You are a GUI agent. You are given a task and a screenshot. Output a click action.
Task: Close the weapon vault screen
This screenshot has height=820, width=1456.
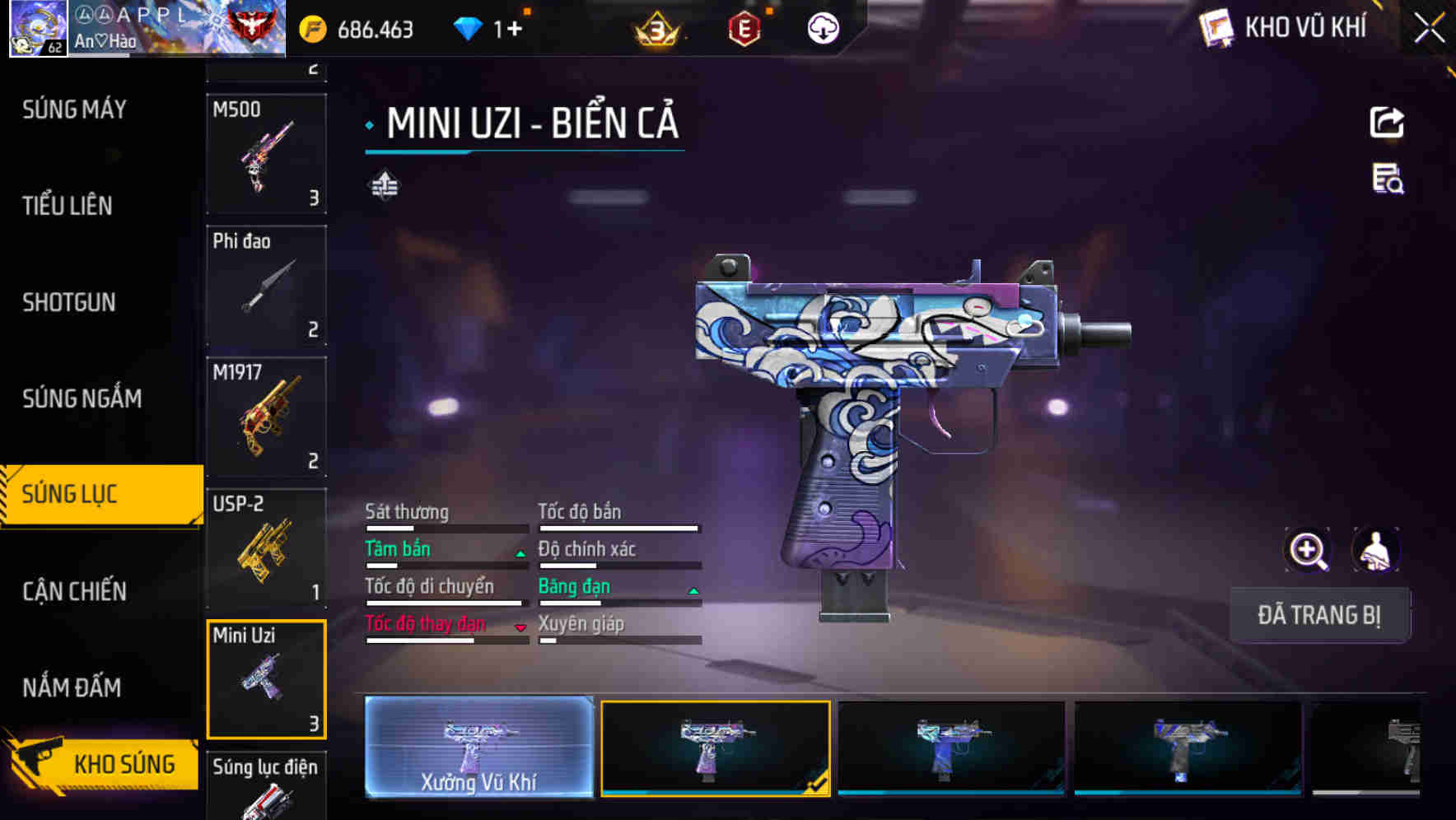pyautogui.click(x=1429, y=29)
